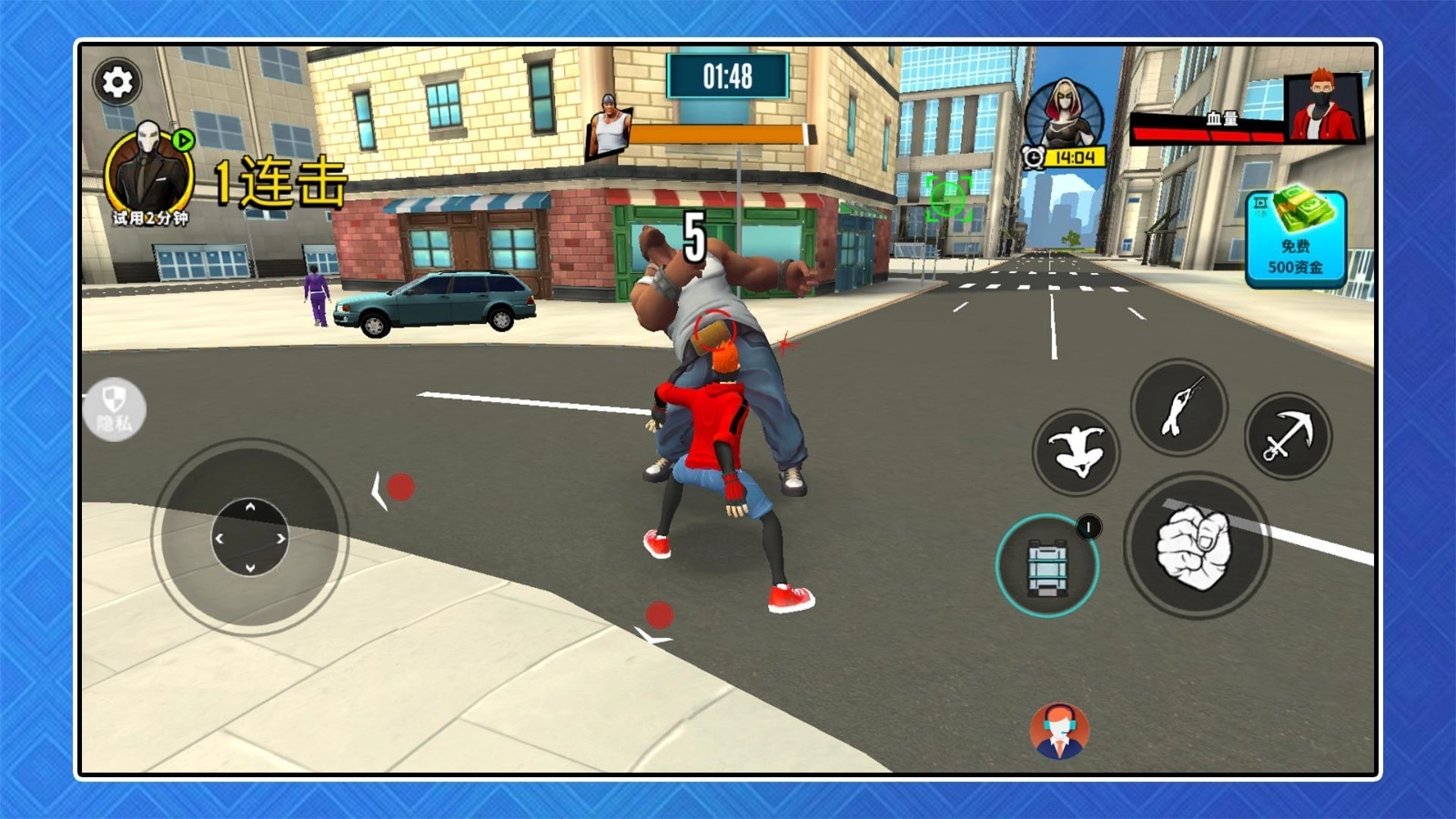This screenshot has width=1456, height=819.
Task: Open the gear settings menu
Action: (116, 83)
